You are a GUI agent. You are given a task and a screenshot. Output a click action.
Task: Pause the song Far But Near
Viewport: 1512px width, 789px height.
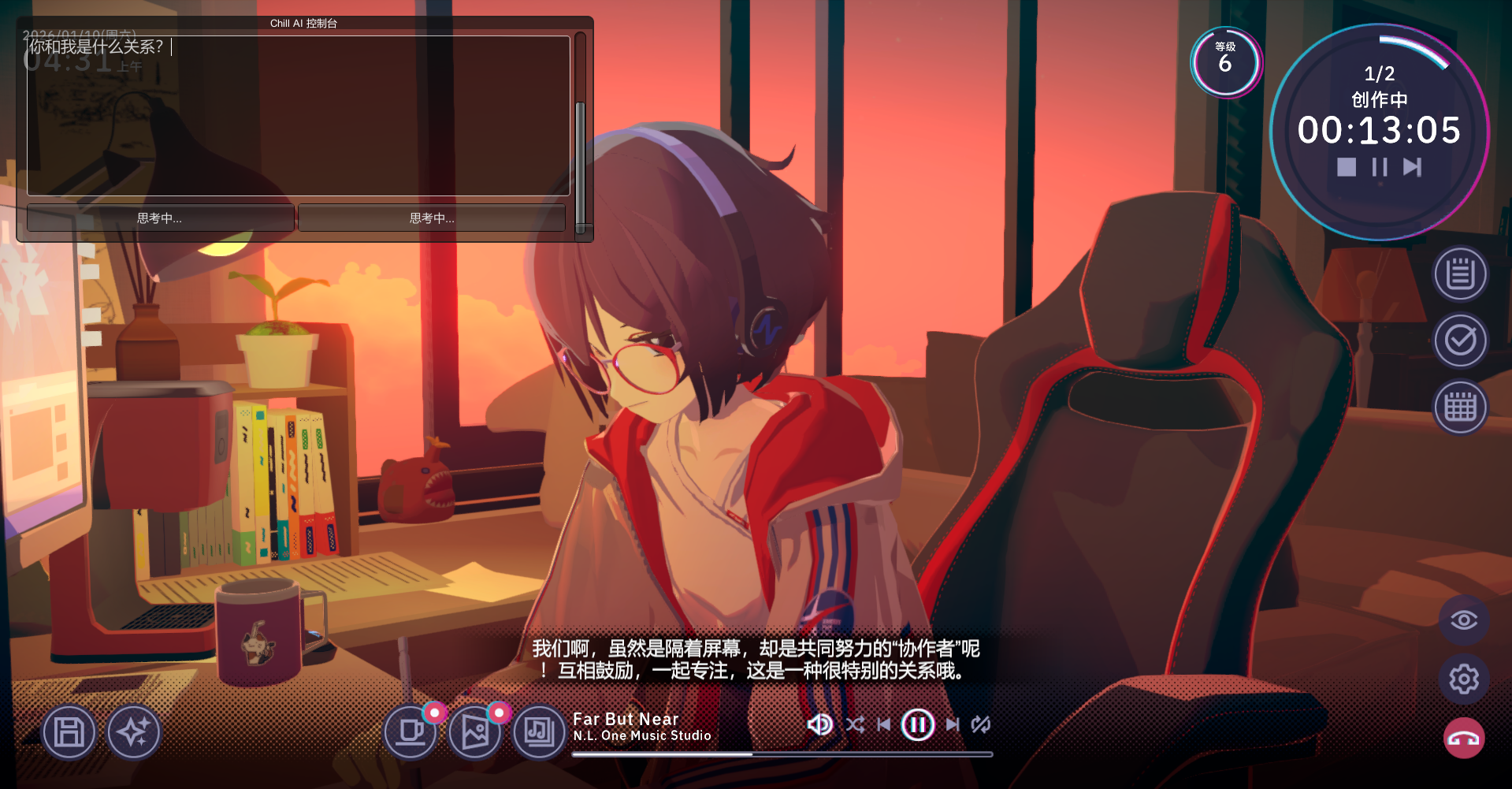coord(918,724)
